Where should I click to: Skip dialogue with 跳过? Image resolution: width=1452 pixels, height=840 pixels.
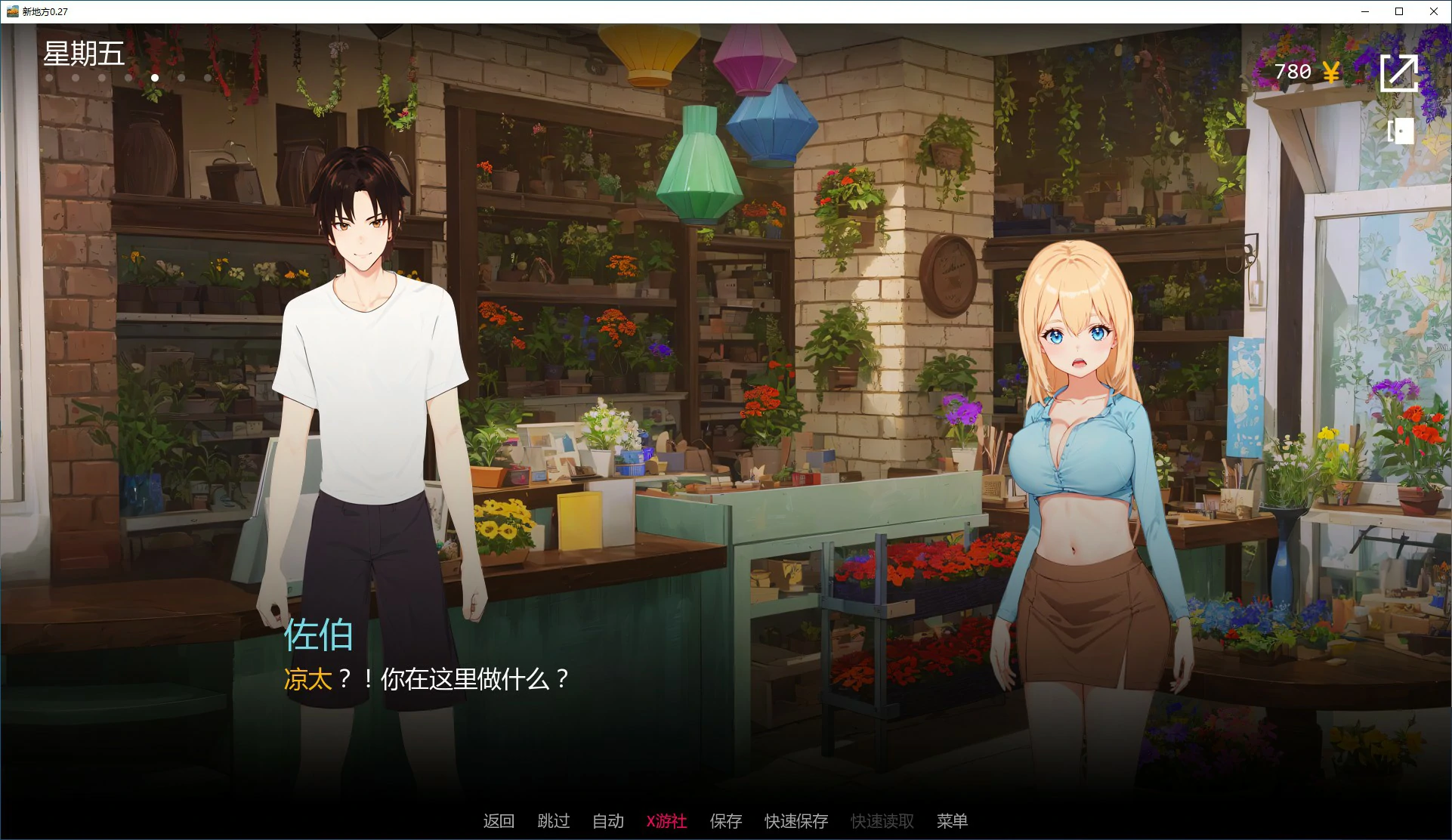click(554, 821)
